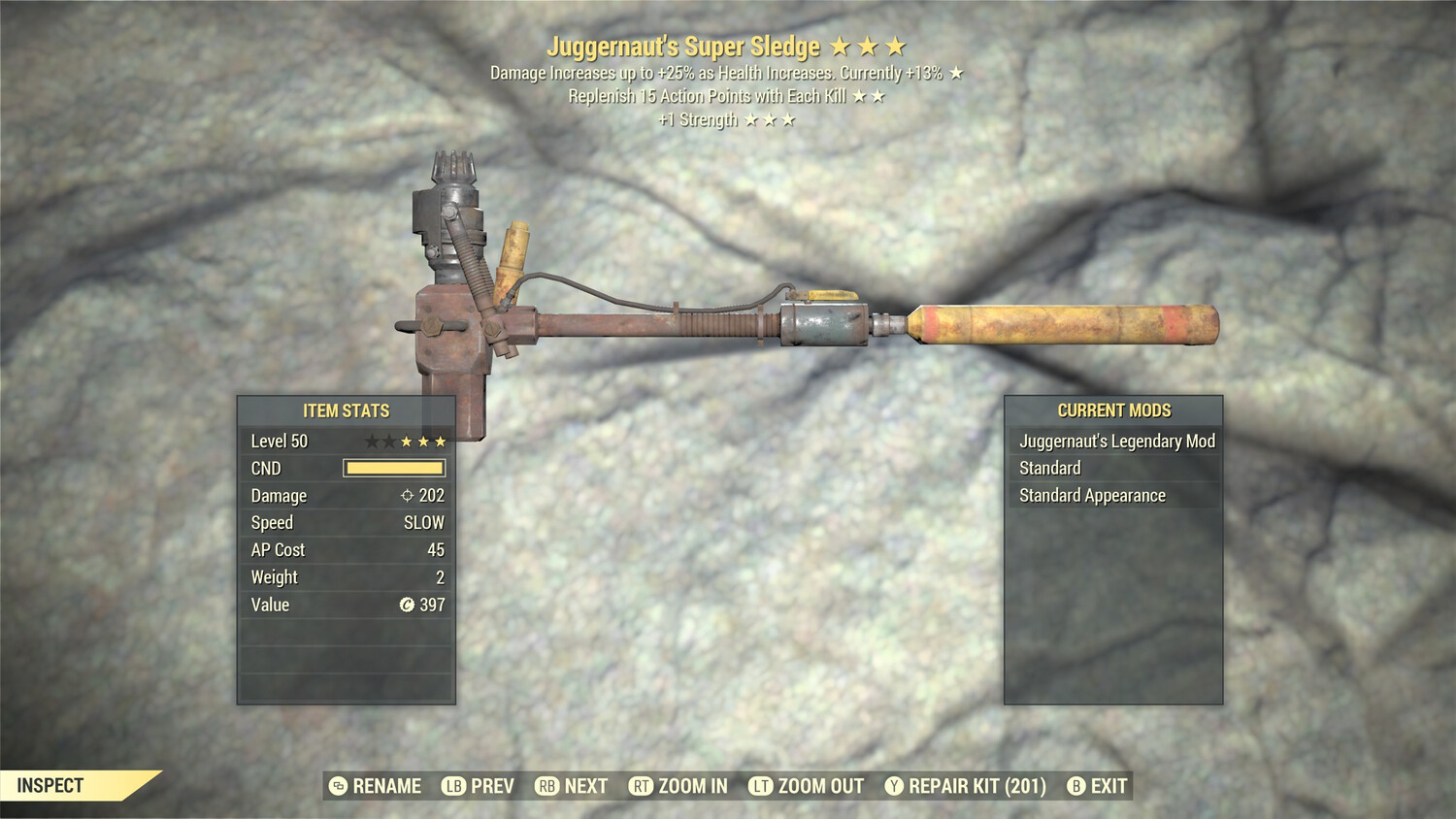
Task: Click ZOOM IN on the weapon view
Action: pyautogui.click(x=678, y=786)
